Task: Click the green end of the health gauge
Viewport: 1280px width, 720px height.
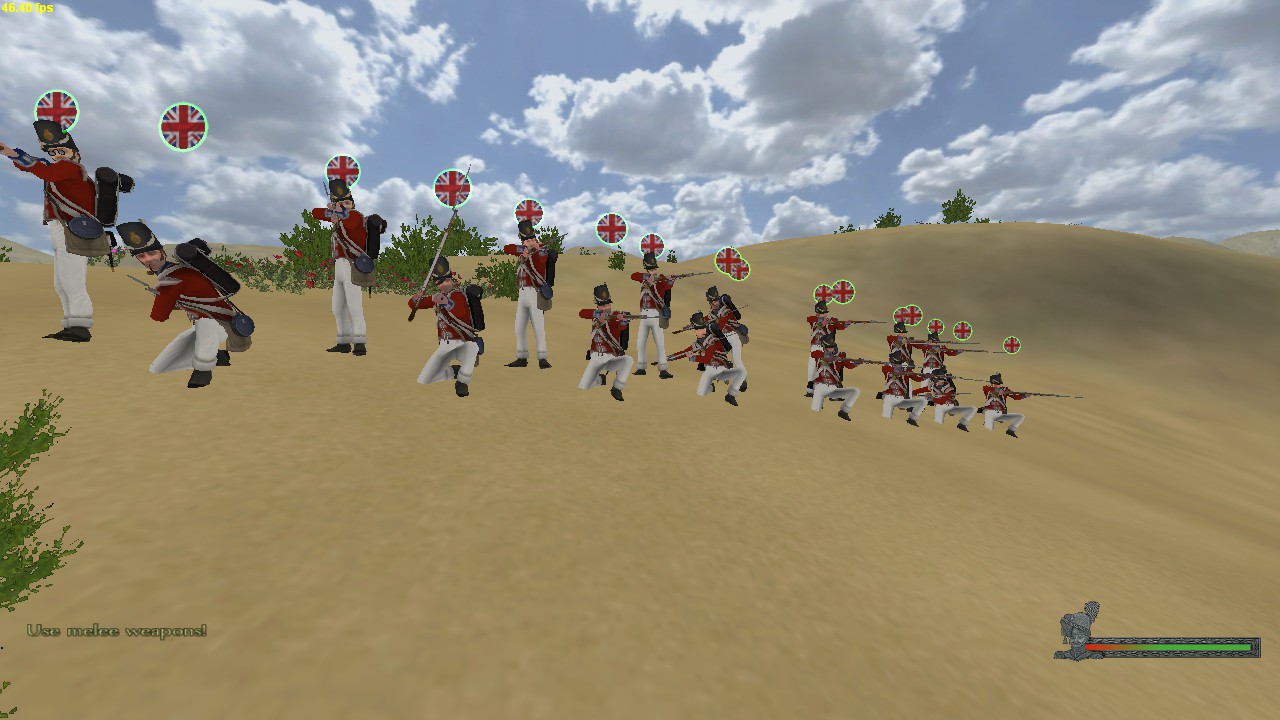Action: [1240, 646]
